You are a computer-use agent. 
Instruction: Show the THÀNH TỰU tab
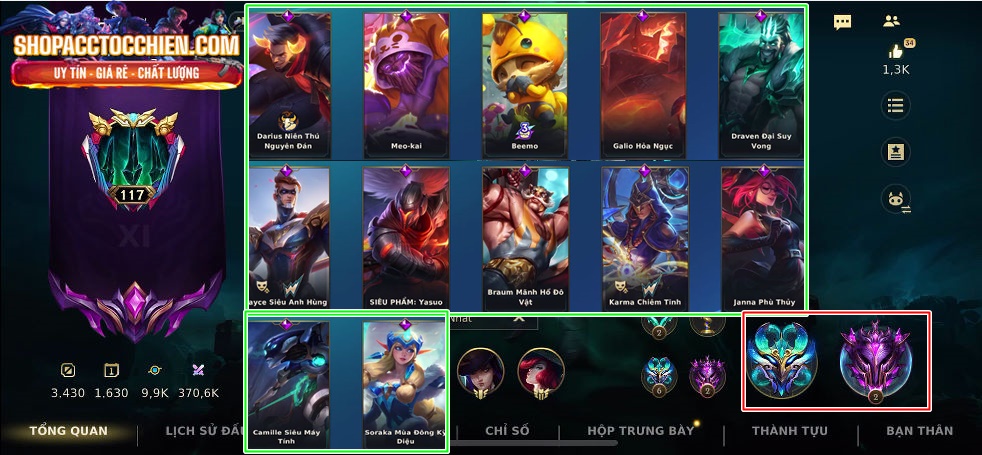coord(789,431)
